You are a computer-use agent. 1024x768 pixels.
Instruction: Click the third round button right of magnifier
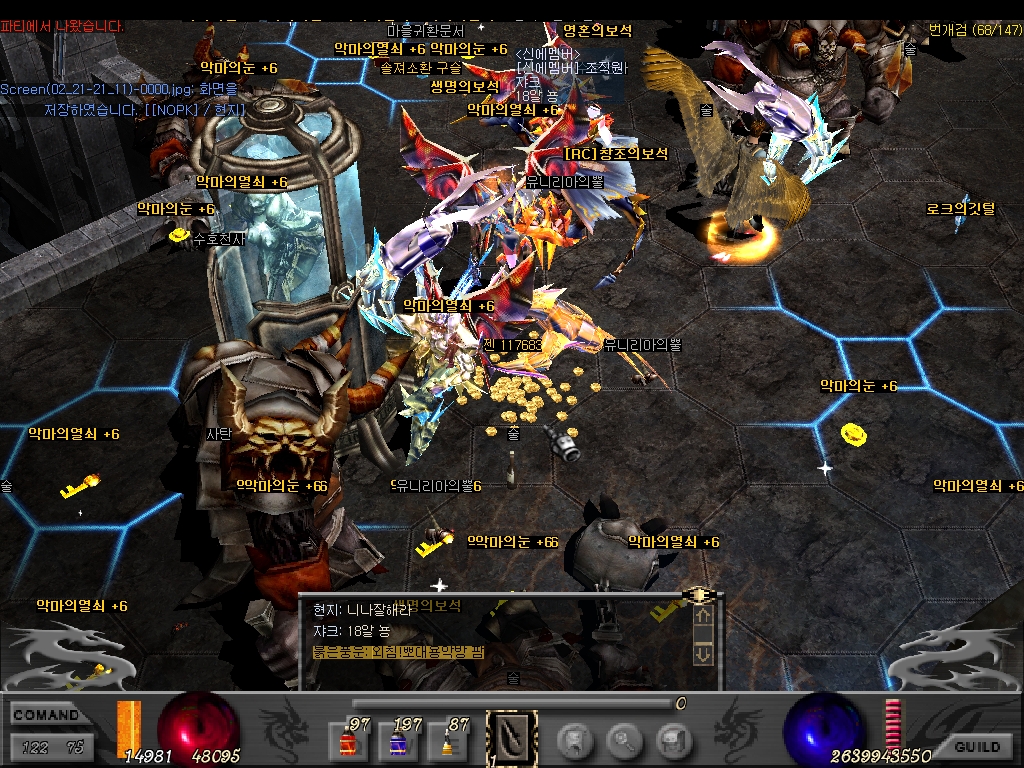[675, 741]
